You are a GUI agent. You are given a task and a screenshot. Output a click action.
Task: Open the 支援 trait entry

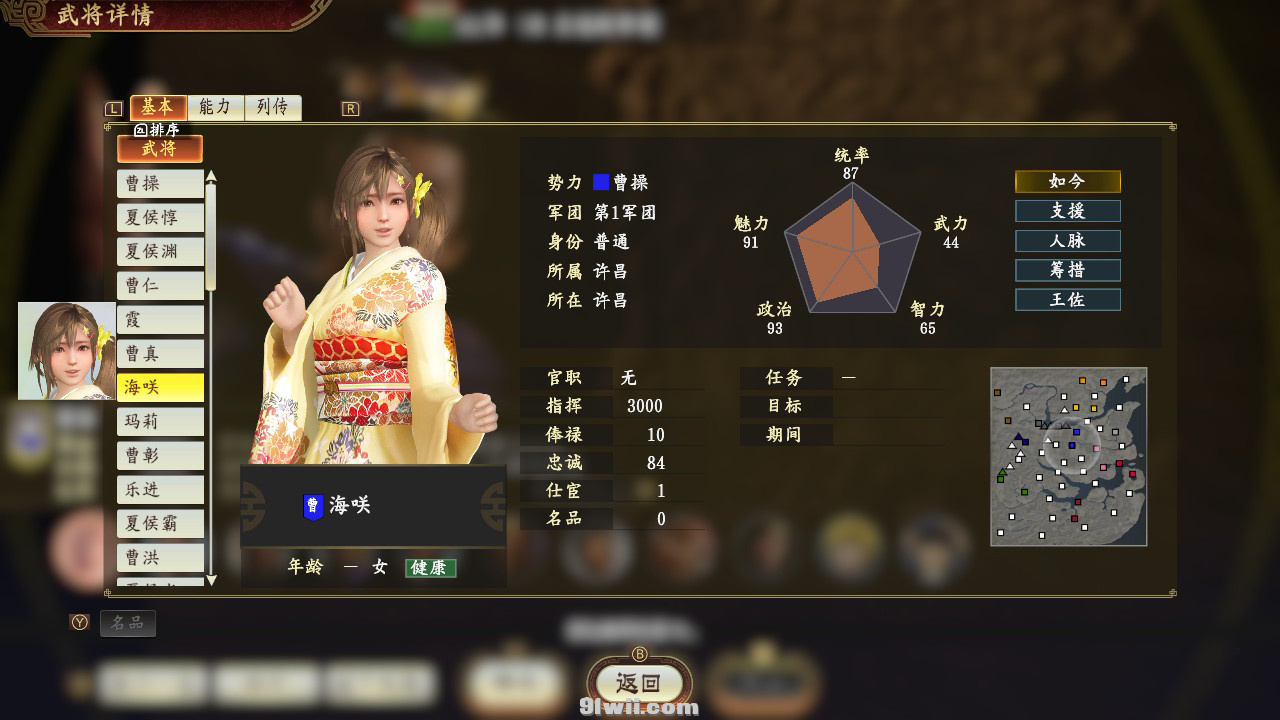[1067, 211]
